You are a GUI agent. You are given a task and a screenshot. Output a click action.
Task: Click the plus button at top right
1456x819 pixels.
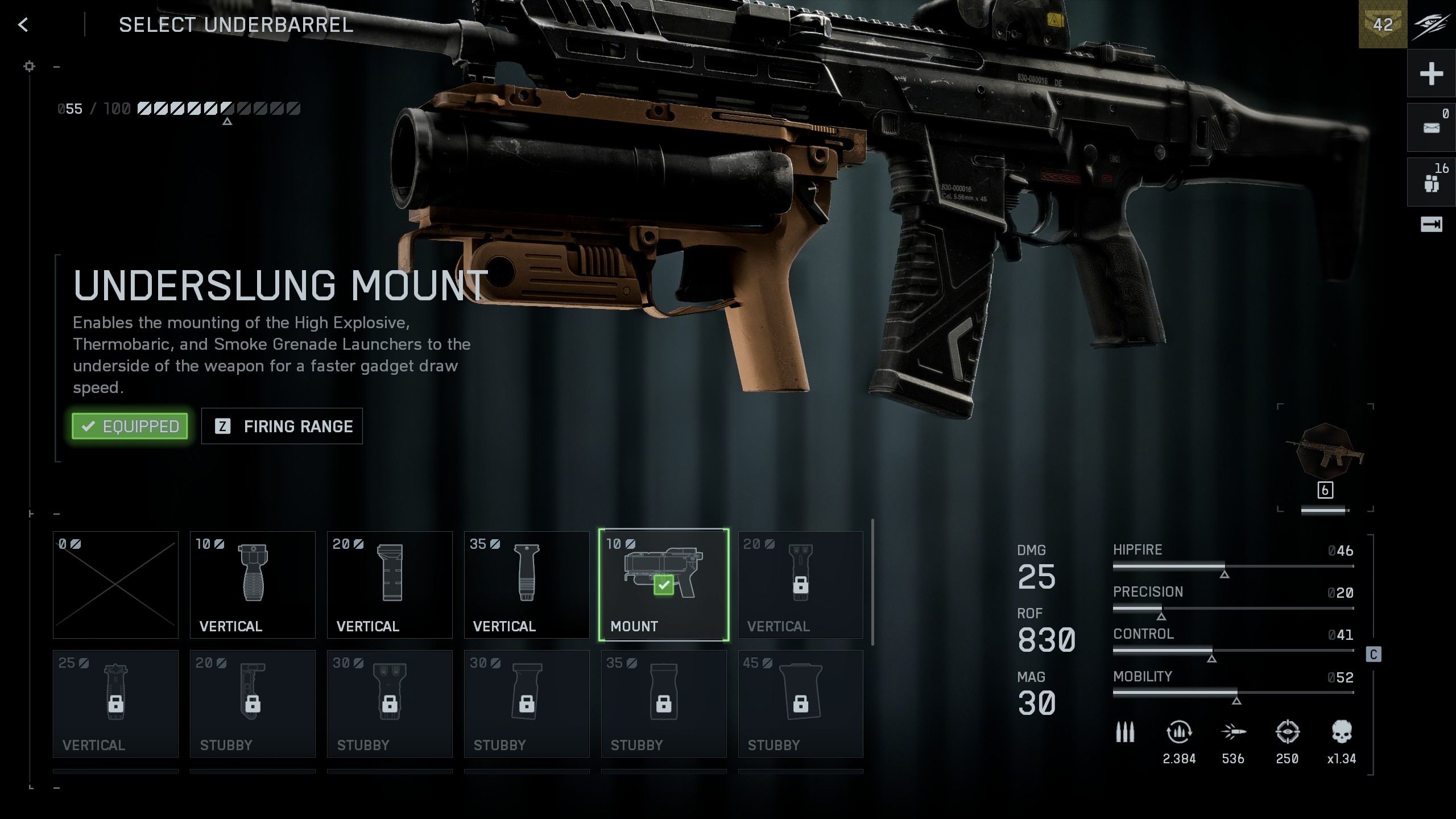pos(1431,73)
